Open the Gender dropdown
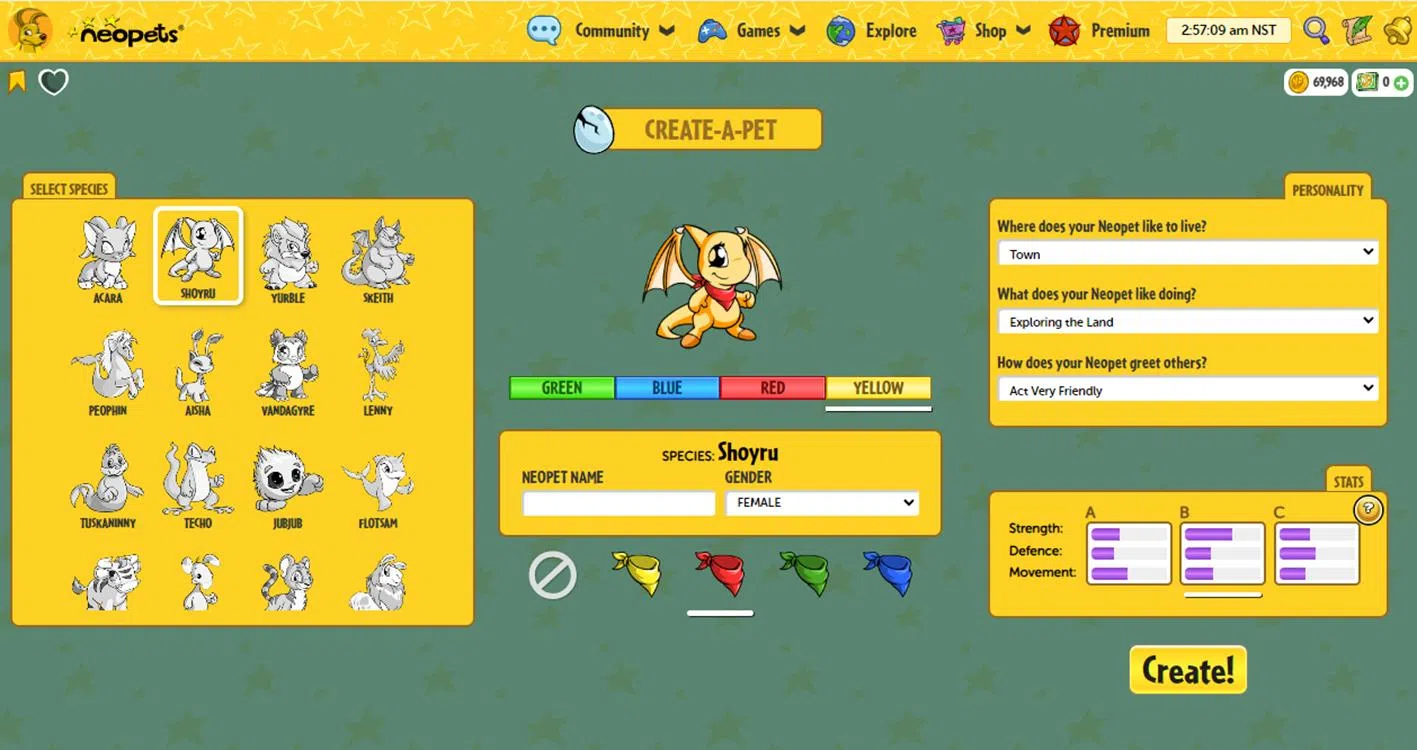 click(822, 503)
